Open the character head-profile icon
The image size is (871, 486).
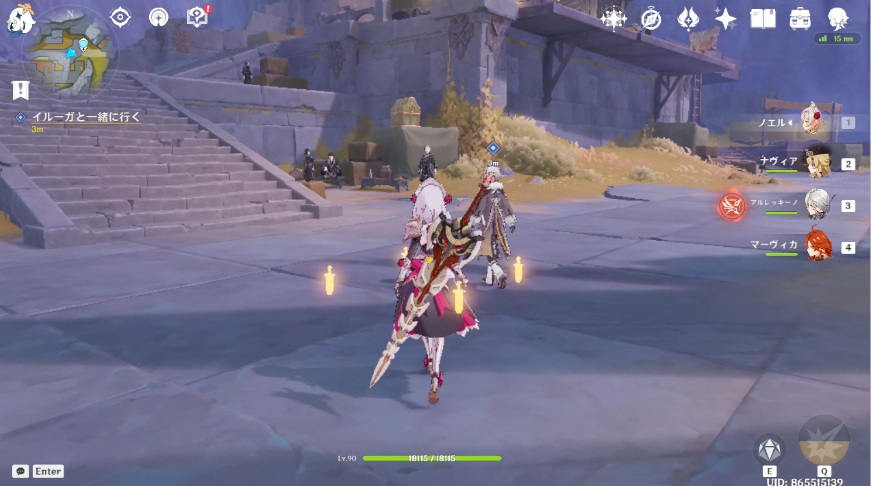coord(838,18)
